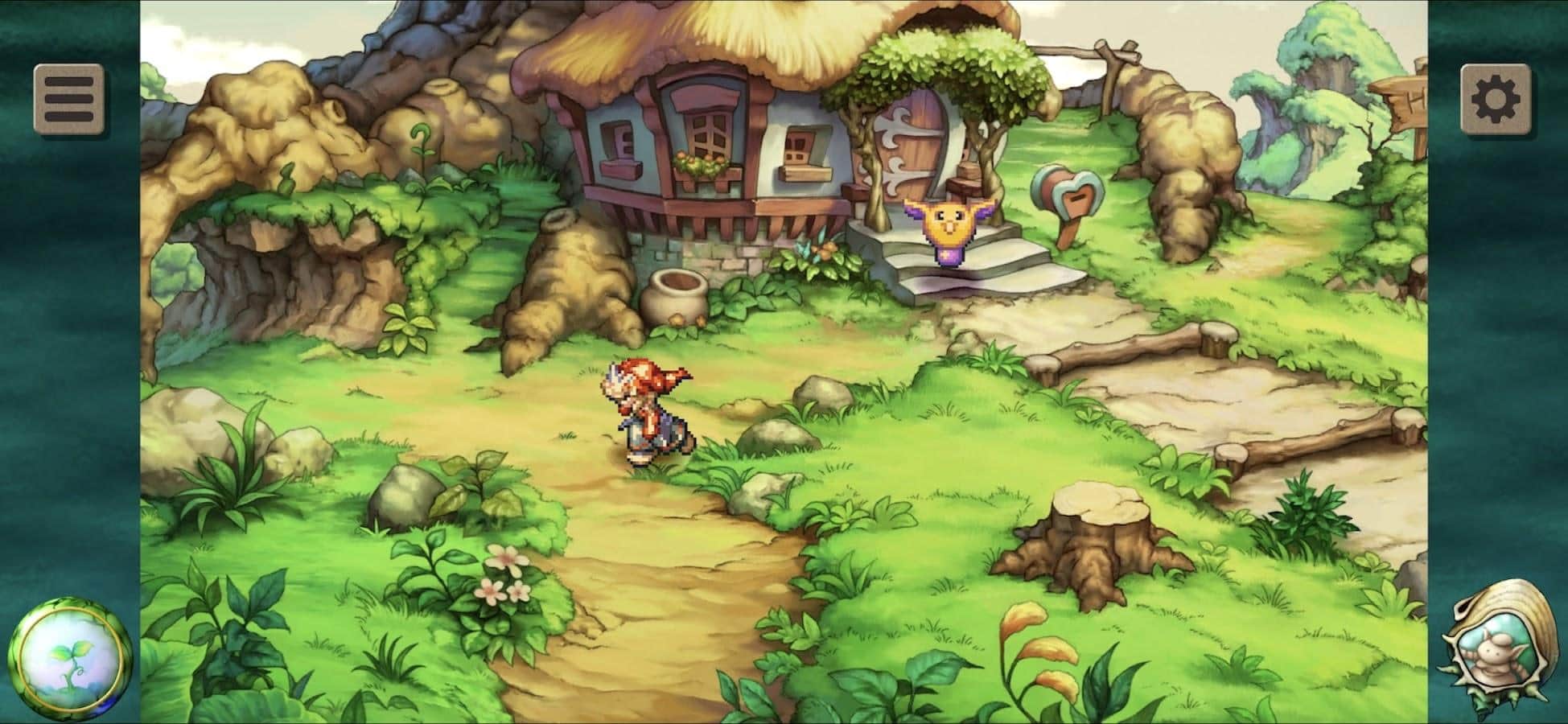Open the hamburger menu button
The height and width of the screenshot is (724, 1568).
point(69,99)
